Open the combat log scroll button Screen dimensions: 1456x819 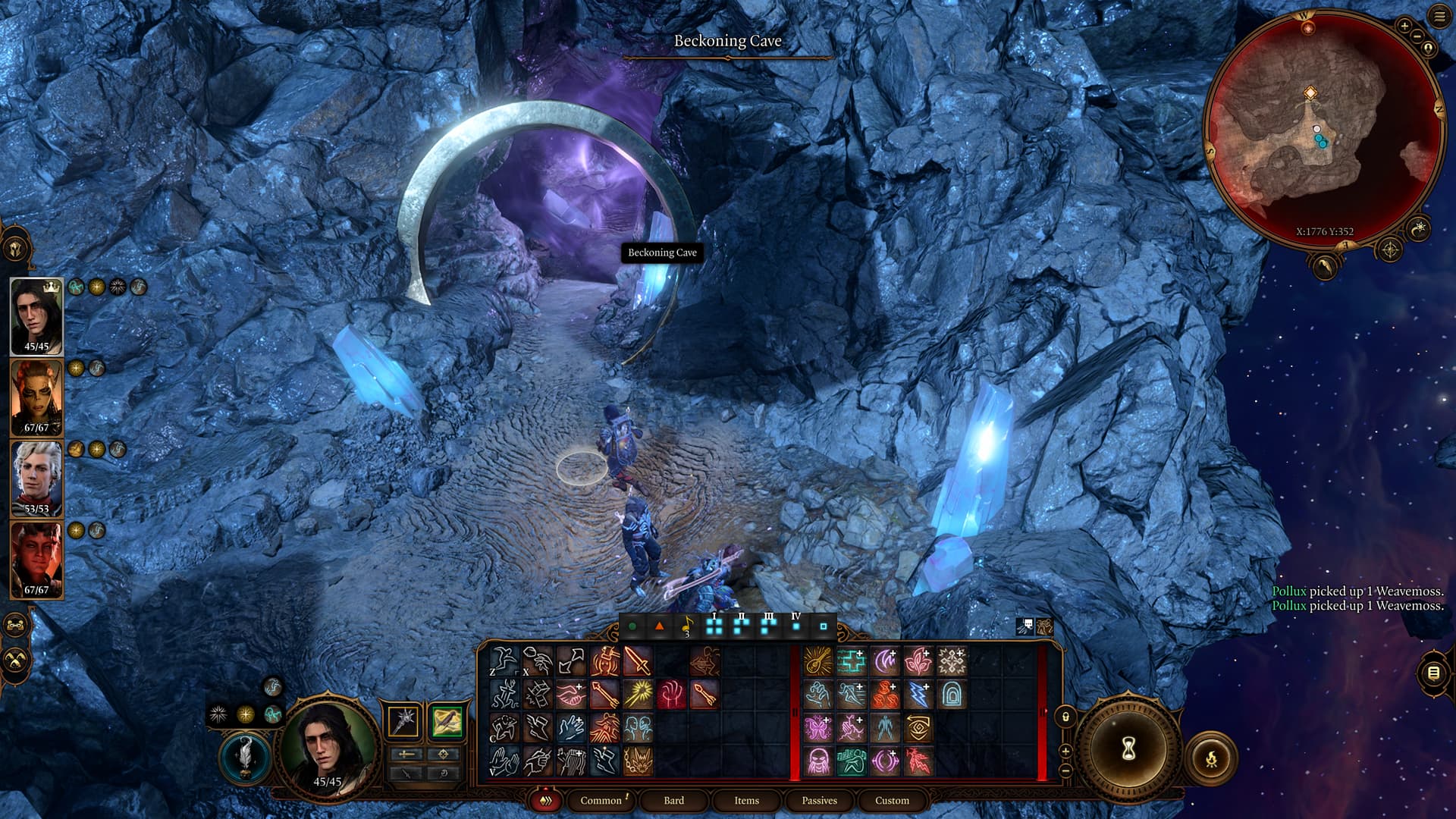pyautogui.click(x=1432, y=673)
